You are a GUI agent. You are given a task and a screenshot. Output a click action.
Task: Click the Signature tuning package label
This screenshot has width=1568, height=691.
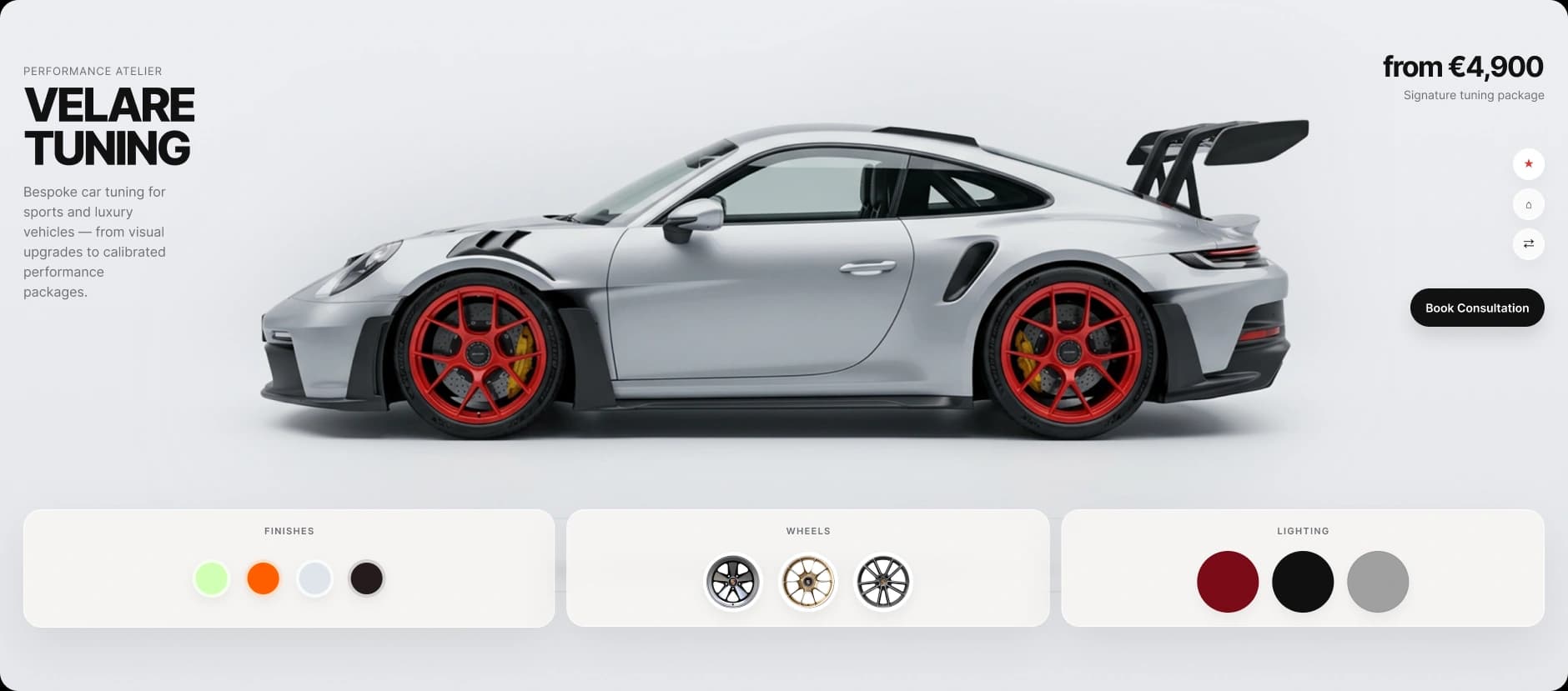coord(1473,95)
